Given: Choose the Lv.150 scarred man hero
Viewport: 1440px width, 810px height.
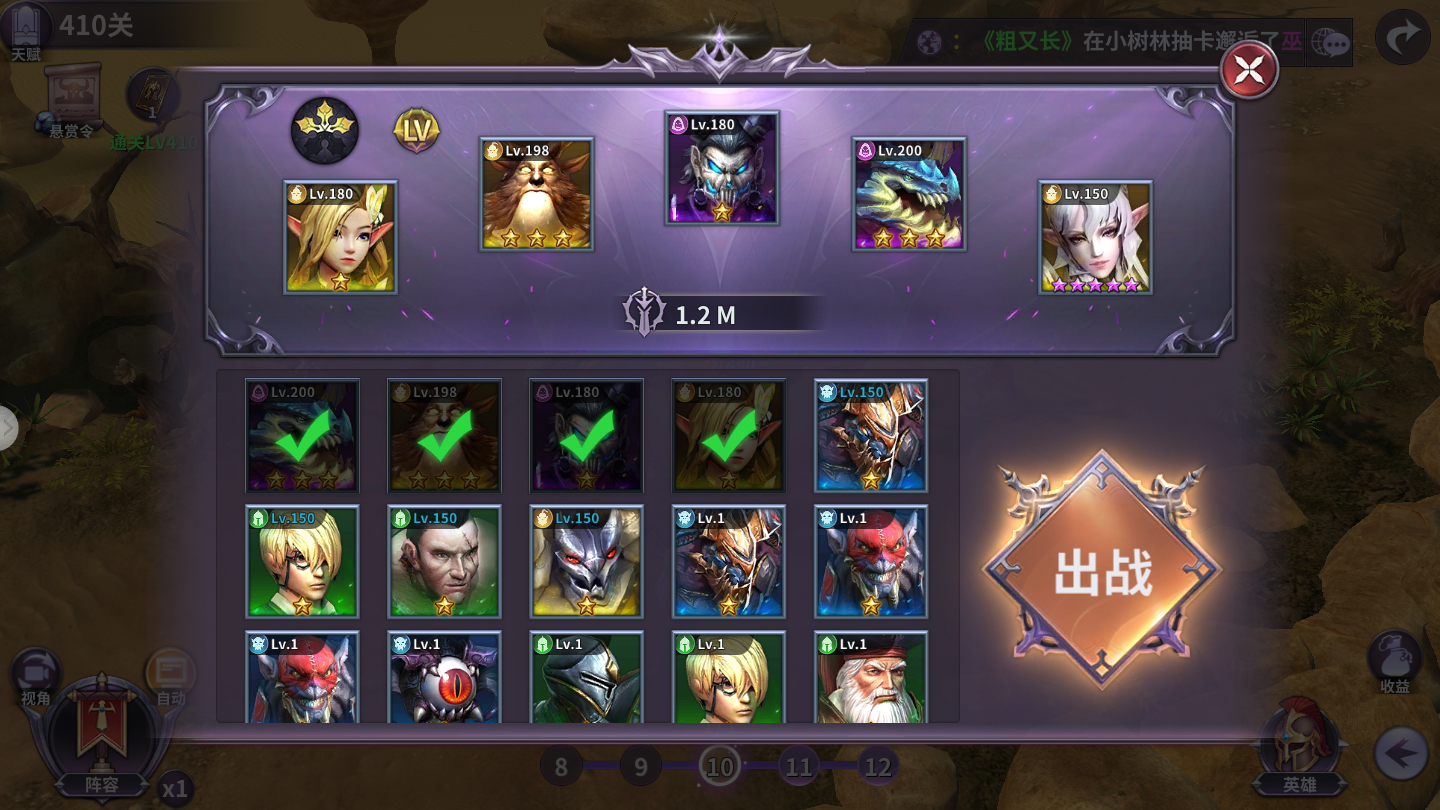Looking at the screenshot, I should tap(444, 561).
